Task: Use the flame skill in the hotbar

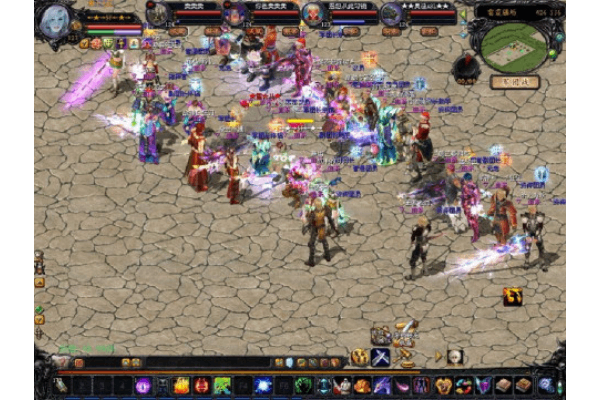Action: pos(182,385)
